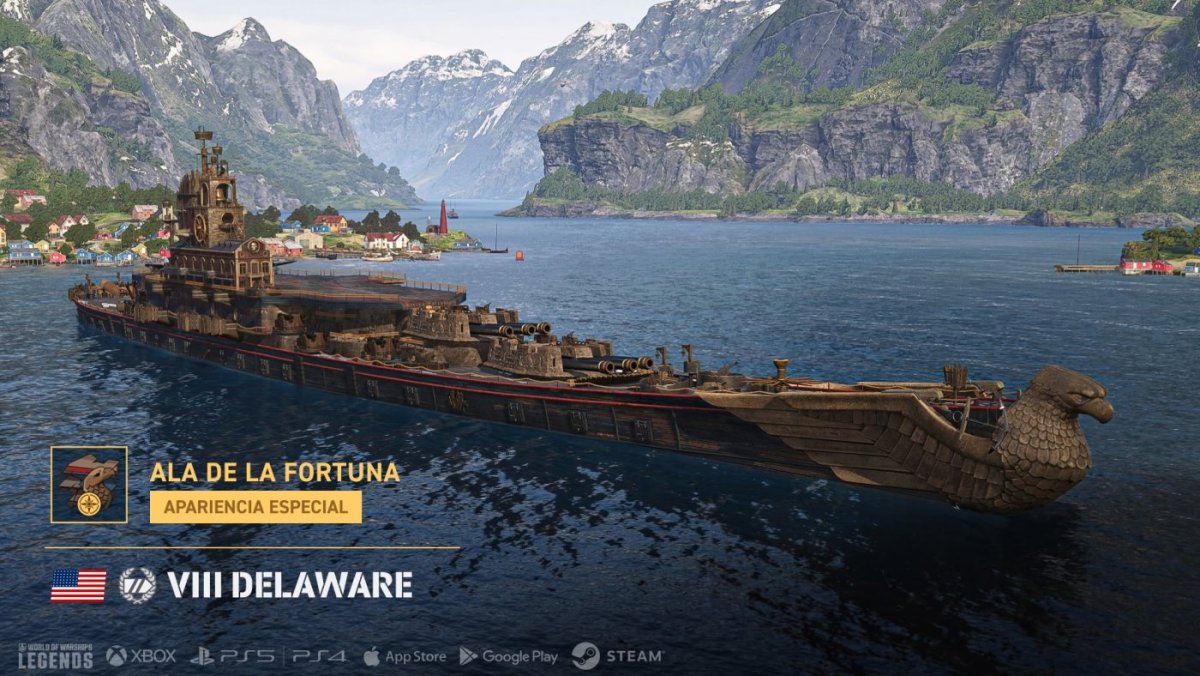Open the Steam logo link
Screen dimensions: 1200x676
tap(617, 656)
